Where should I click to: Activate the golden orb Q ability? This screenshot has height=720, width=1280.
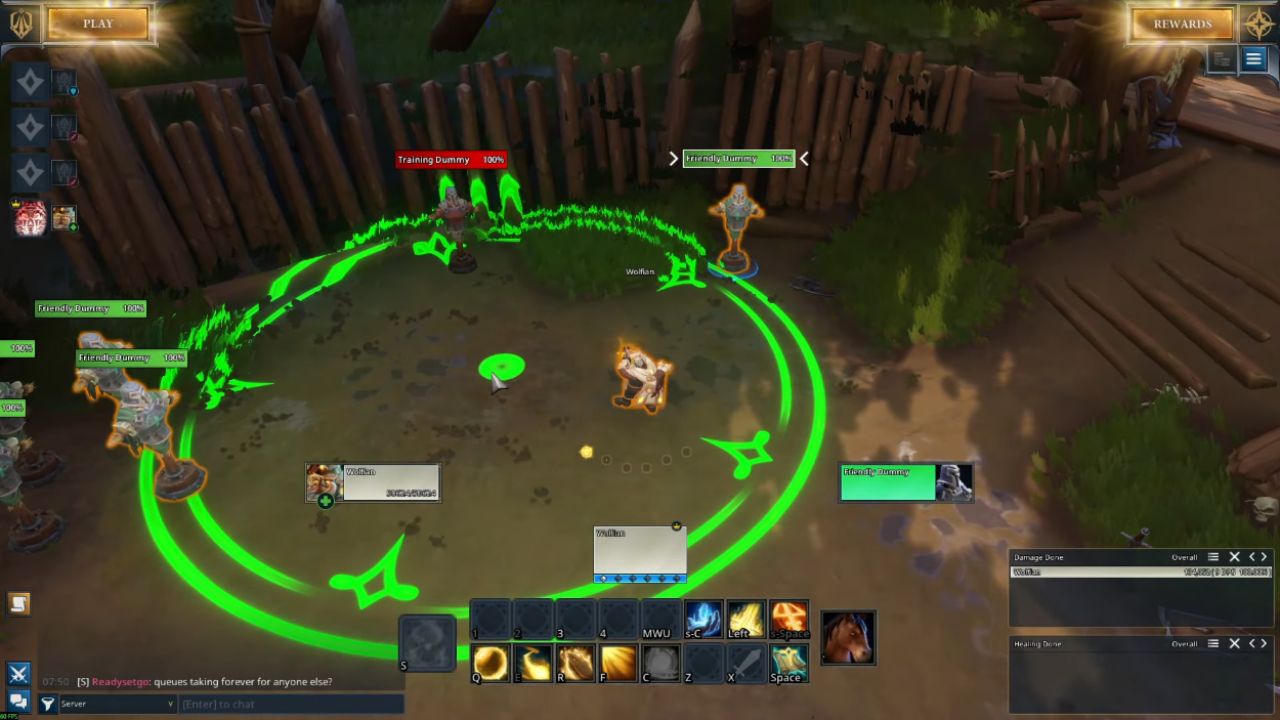pyautogui.click(x=490, y=662)
